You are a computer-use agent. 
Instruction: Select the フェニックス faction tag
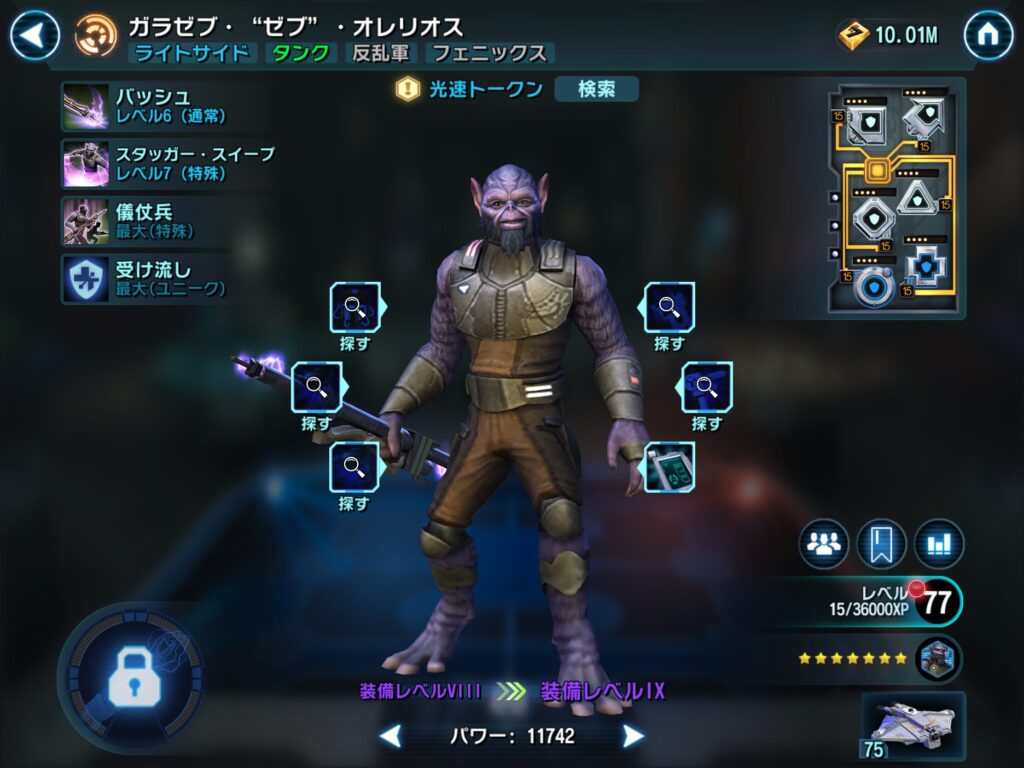pyautogui.click(x=489, y=53)
